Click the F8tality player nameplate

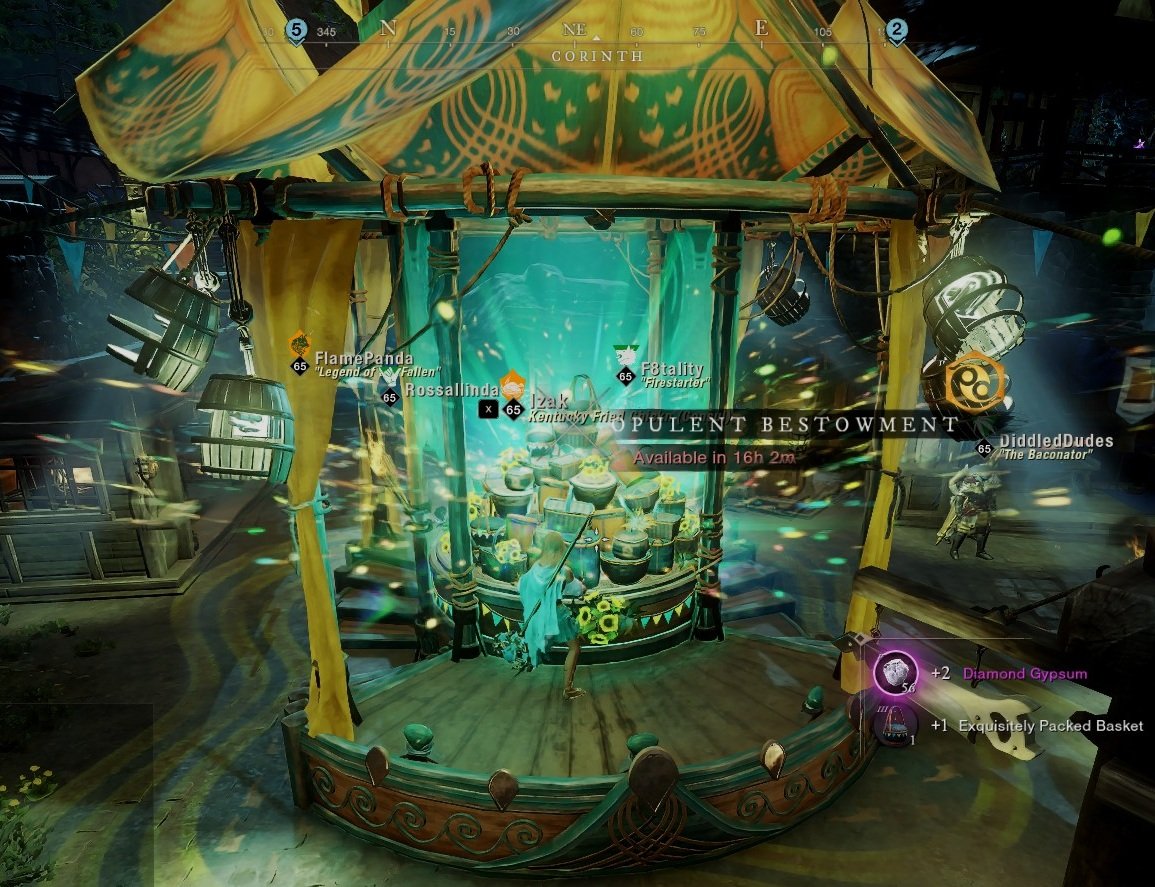(672, 369)
